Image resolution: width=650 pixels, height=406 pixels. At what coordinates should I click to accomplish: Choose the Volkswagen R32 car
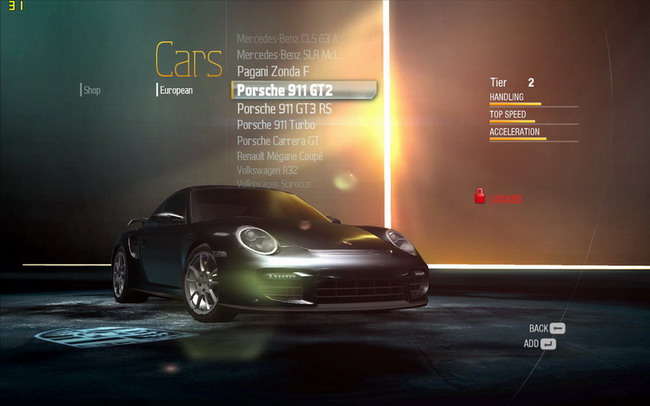pos(267,171)
